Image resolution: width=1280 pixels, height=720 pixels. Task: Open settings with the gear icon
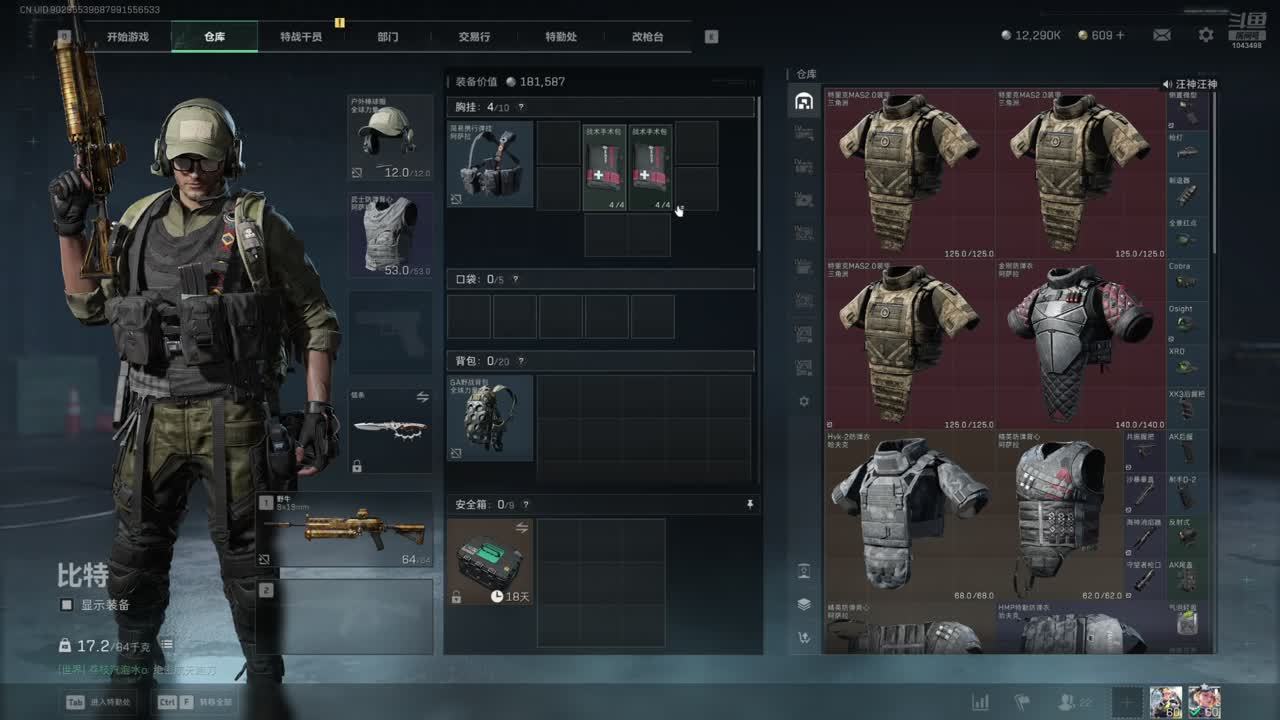tap(1206, 35)
